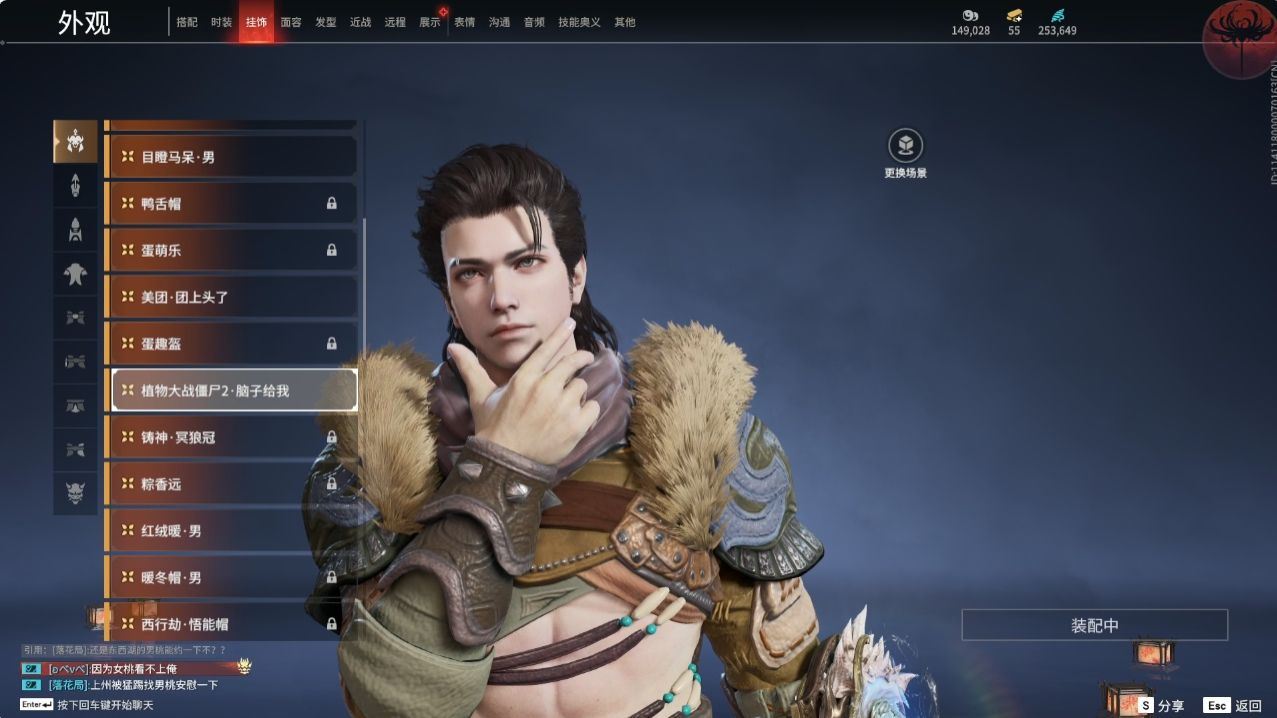
Task: Open the 技能奥义 tab
Action: [x=579, y=22]
